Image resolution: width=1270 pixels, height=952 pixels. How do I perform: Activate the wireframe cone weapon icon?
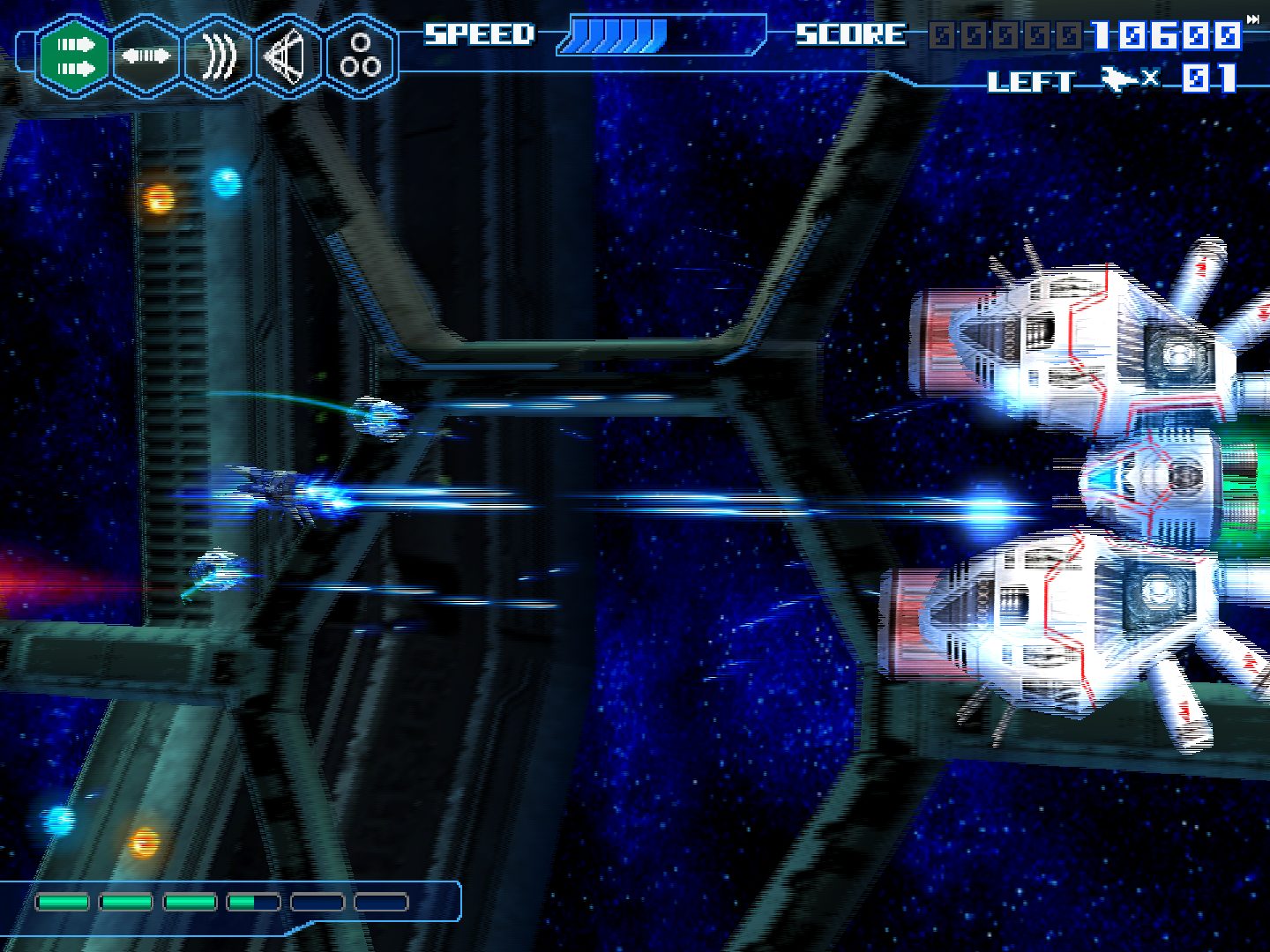point(289,56)
